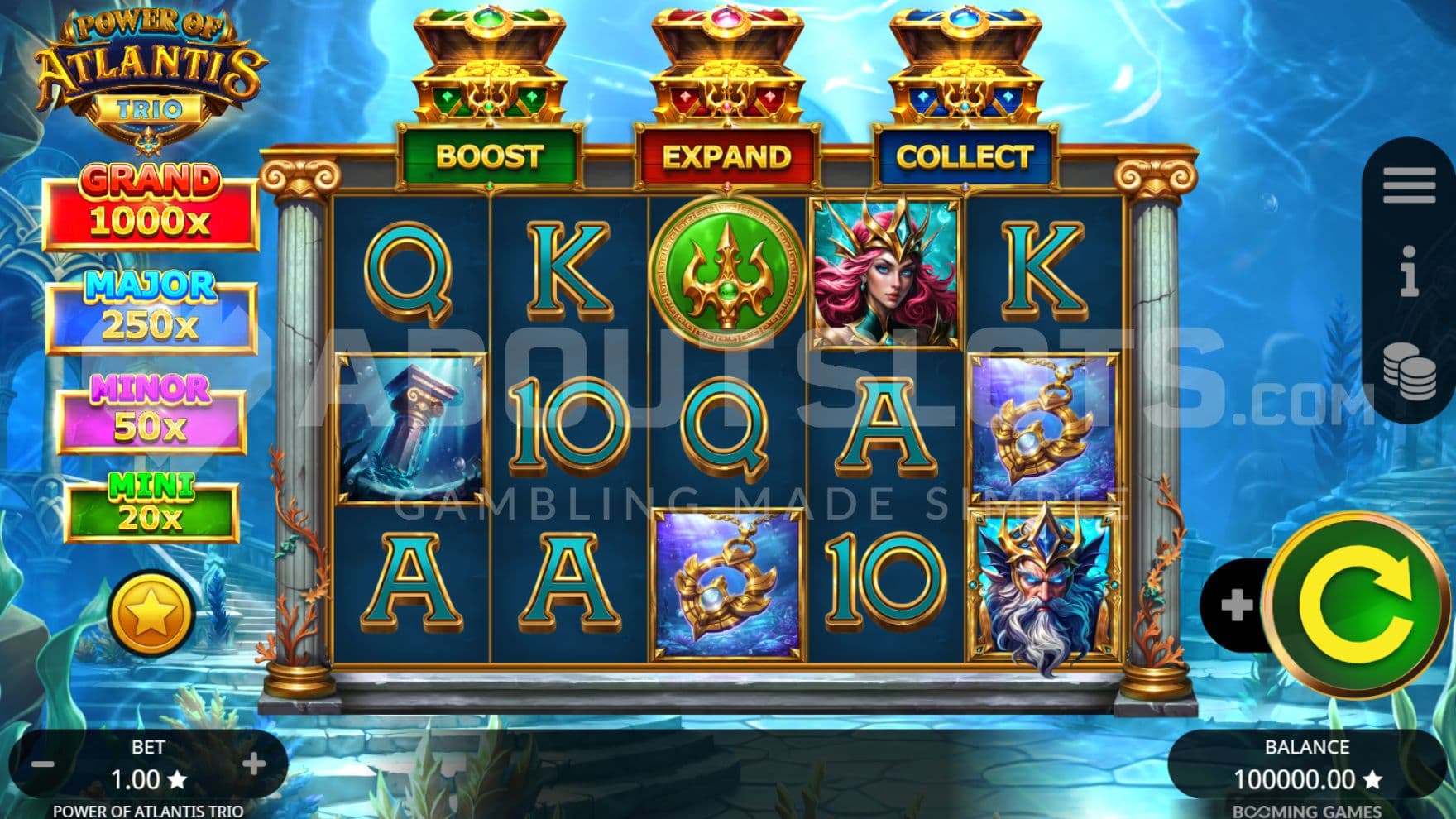Spin the reels with the green arrow button
1456x819 pixels.
coord(1355,606)
